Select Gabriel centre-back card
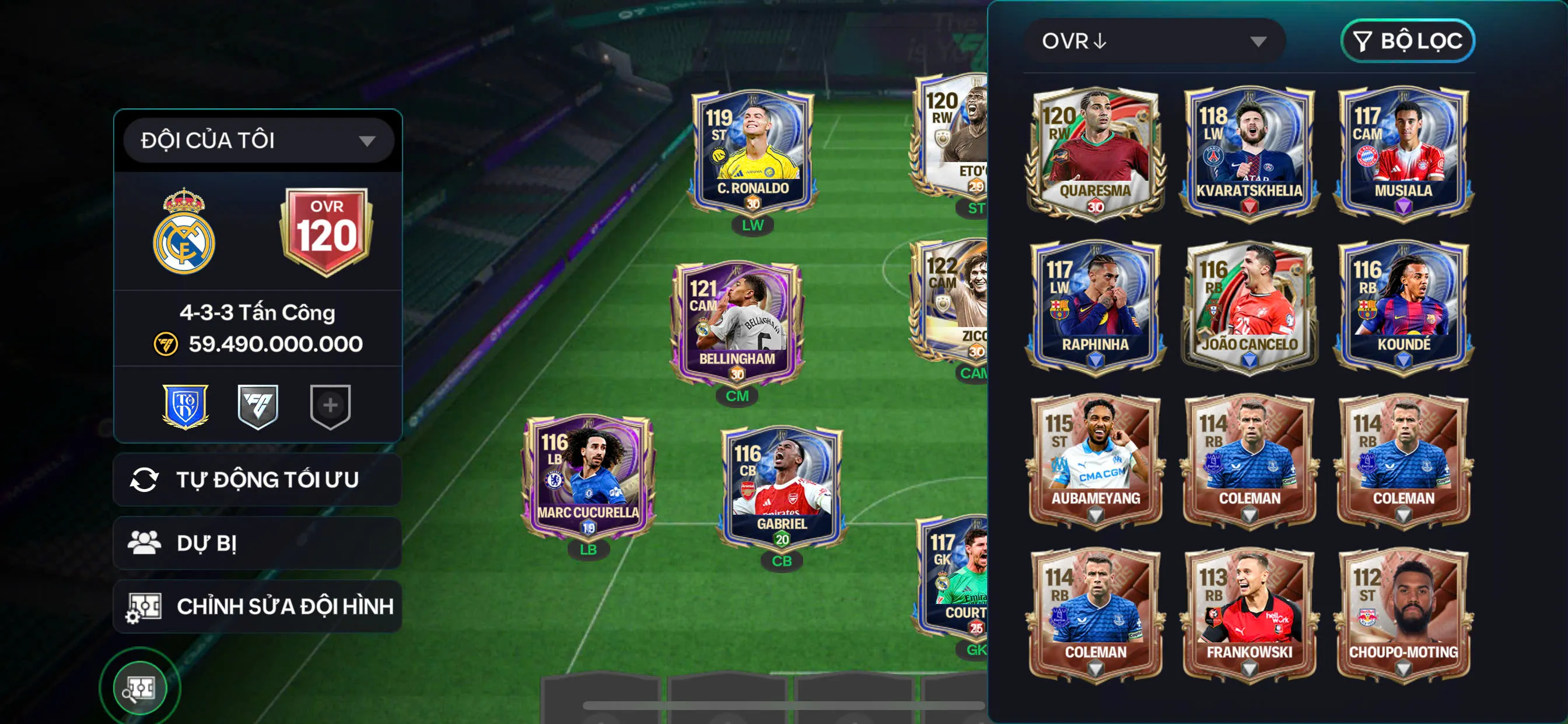1568x724 pixels. pos(782,487)
